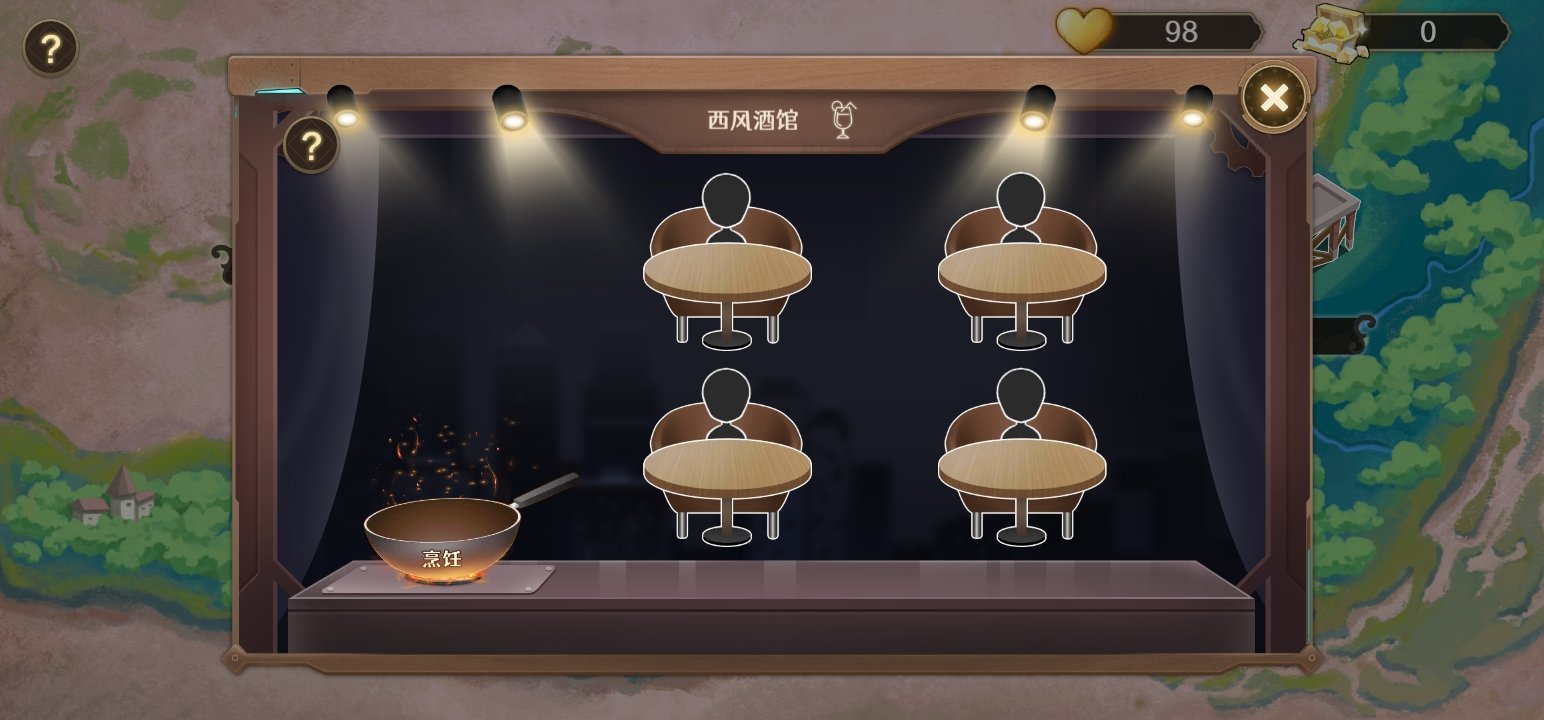Open the question mark help inside the tavern panel
Screen dimensions: 1544x720
(311, 146)
